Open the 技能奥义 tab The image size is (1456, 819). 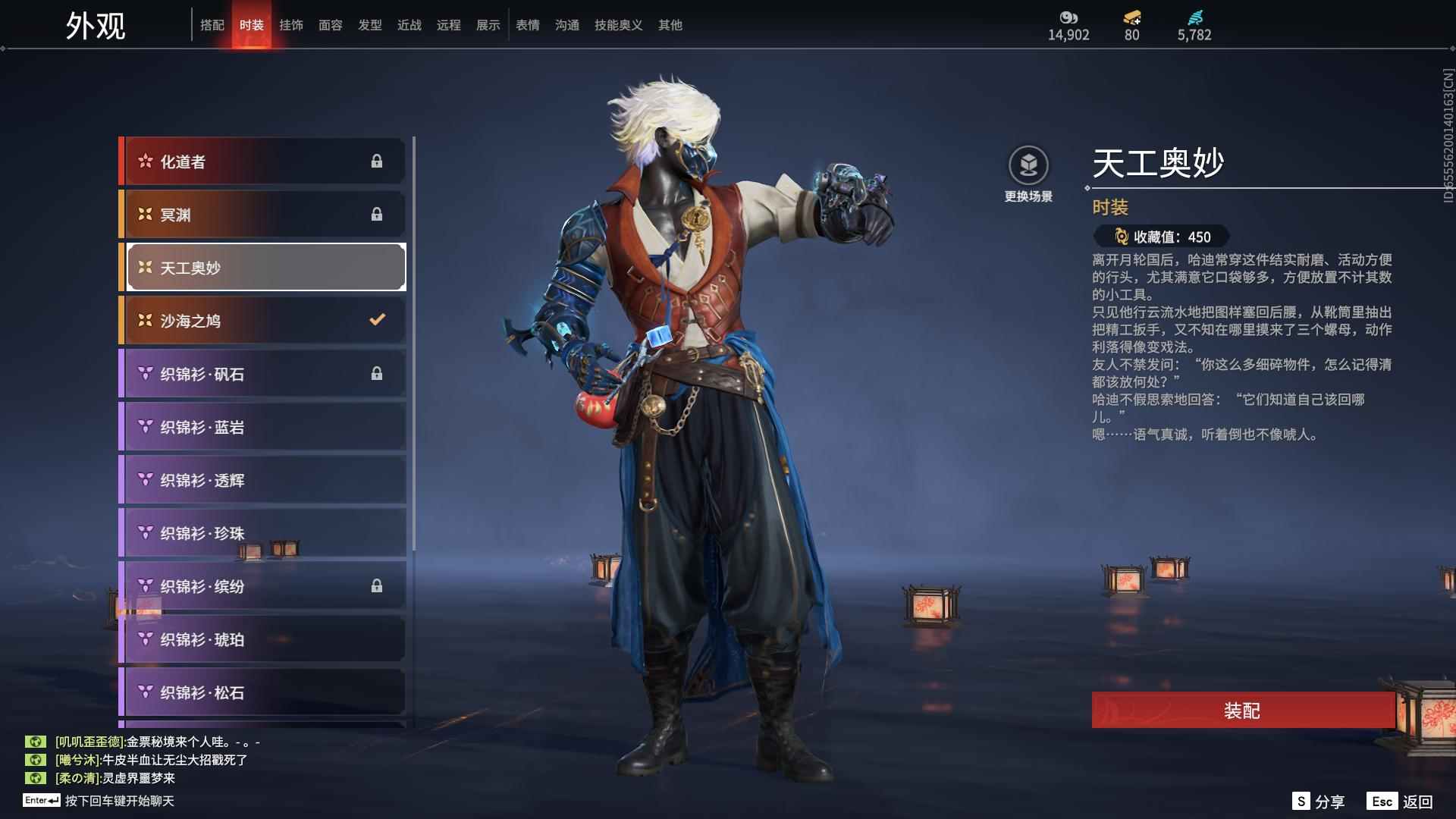[619, 25]
